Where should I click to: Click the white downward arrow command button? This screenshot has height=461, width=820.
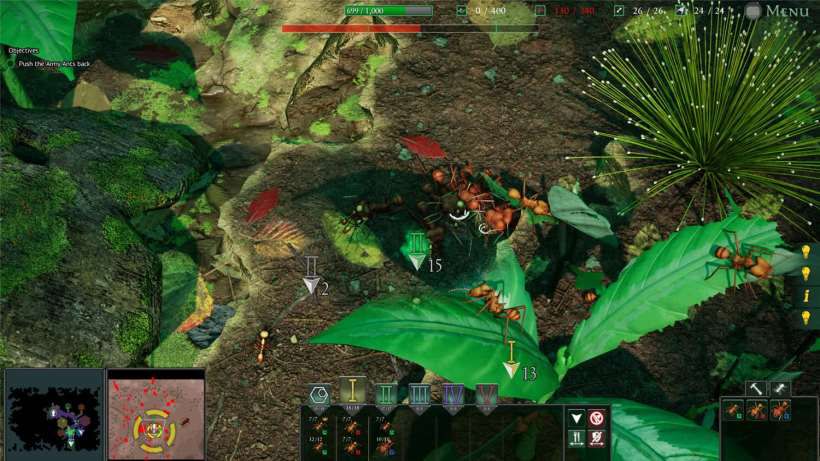click(576, 418)
